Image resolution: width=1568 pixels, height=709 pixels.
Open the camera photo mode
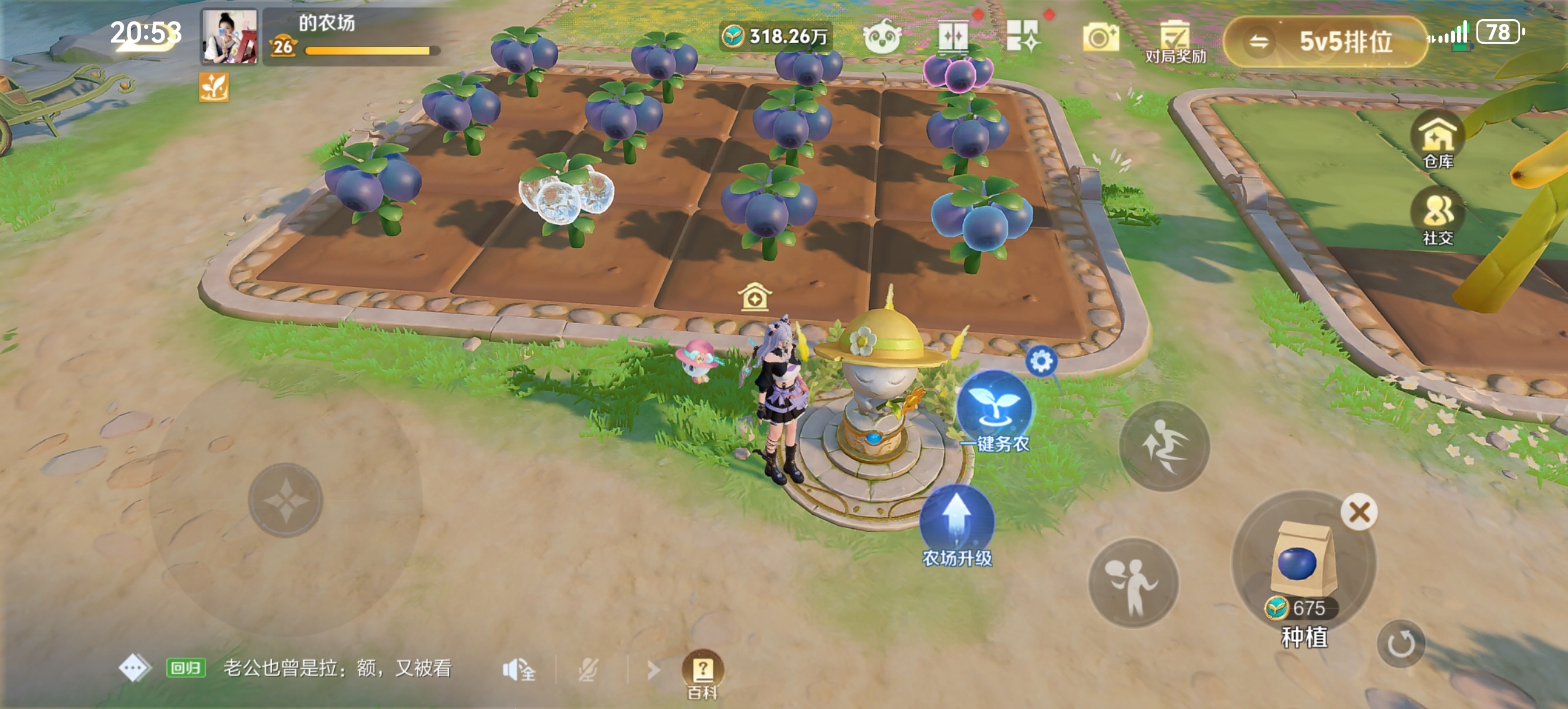(1100, 37)
